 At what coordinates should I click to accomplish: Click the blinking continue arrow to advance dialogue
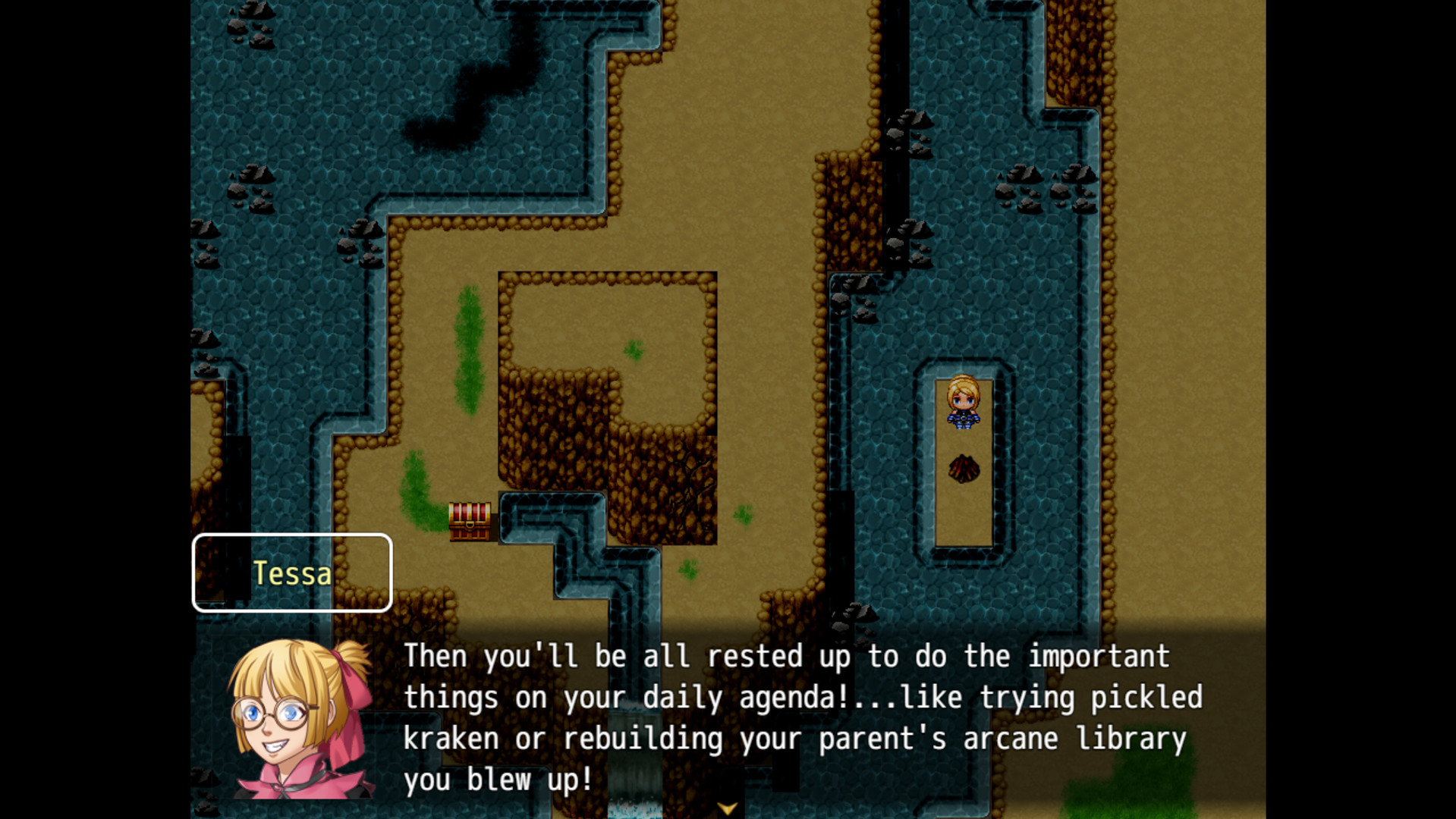pos(728,808)
